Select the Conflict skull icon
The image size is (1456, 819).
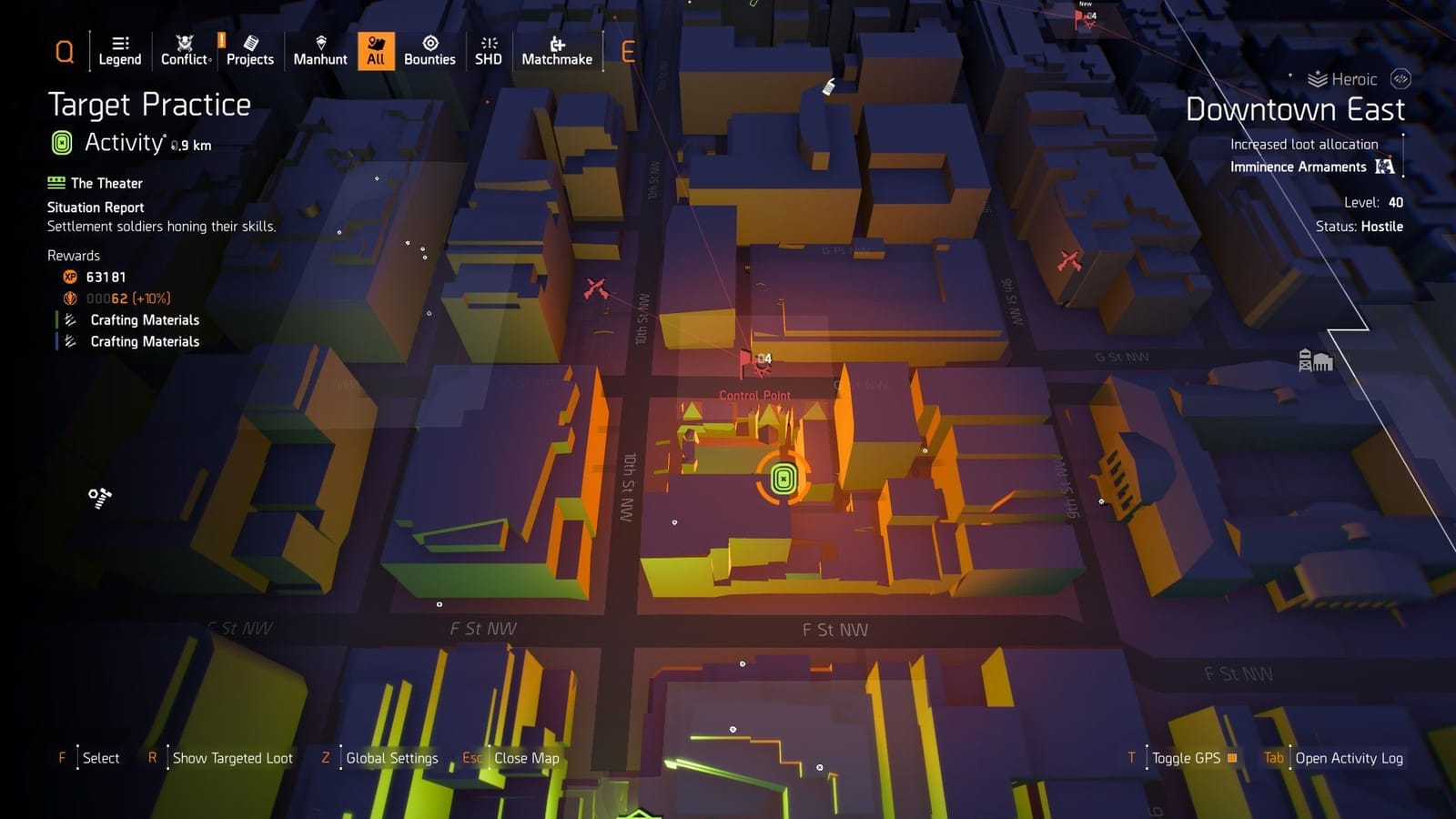coord(183,42)
